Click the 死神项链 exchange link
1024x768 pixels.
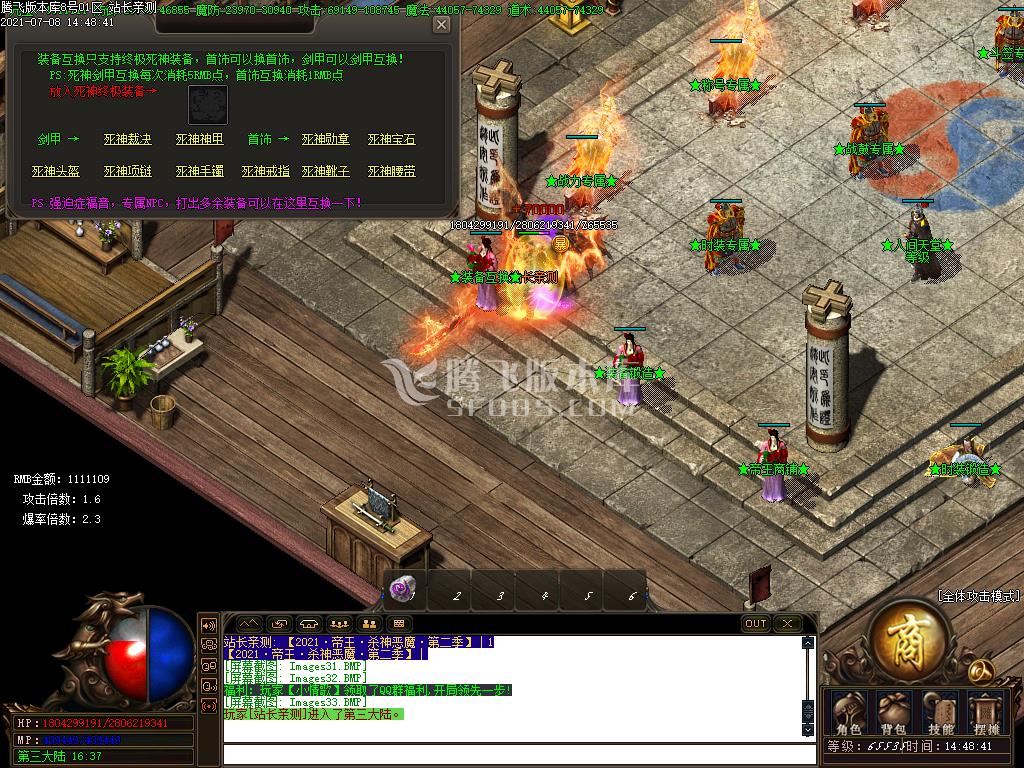[127, 172]
